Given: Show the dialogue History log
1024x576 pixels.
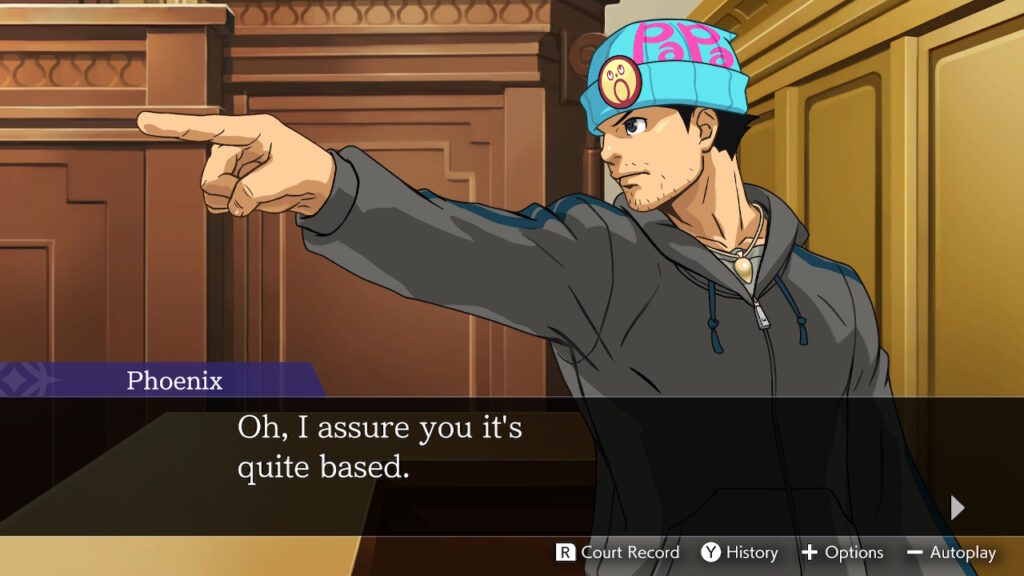Looking at the screenshot, I should tap(739, 552).
